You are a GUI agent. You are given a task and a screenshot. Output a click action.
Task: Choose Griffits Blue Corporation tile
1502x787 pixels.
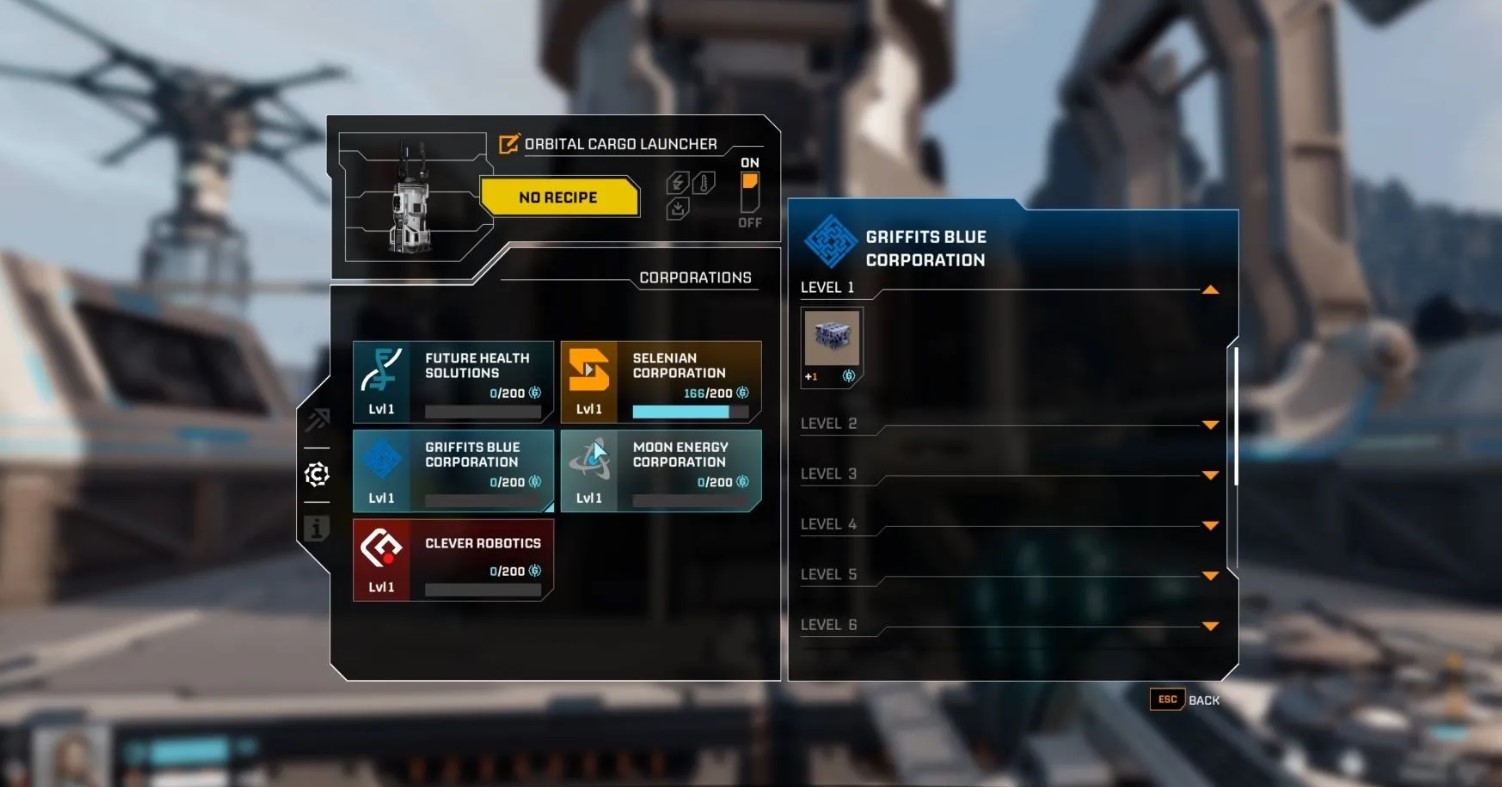(453, 471)
